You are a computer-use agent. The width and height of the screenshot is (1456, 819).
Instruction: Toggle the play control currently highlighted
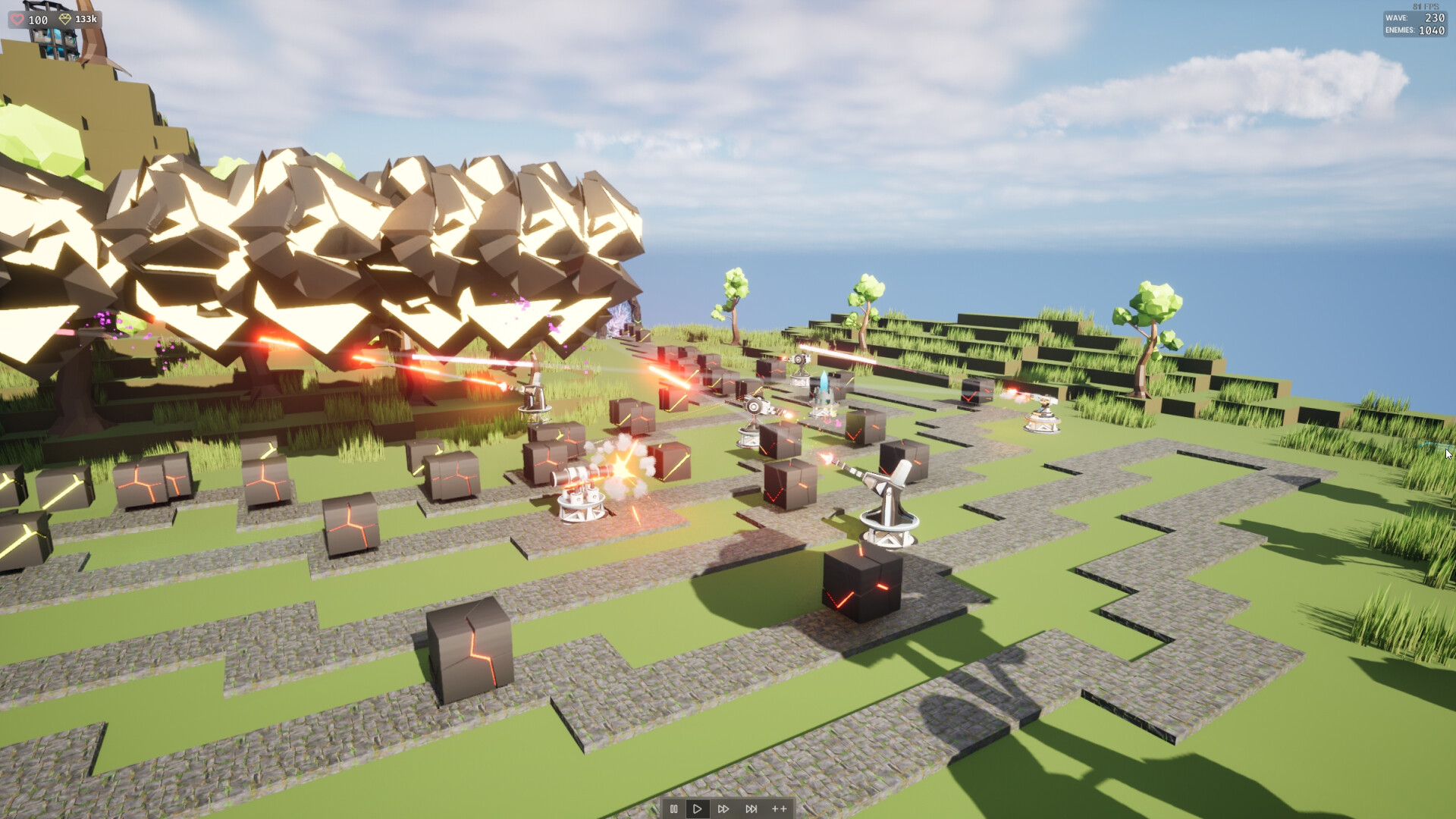click(698, 808)
